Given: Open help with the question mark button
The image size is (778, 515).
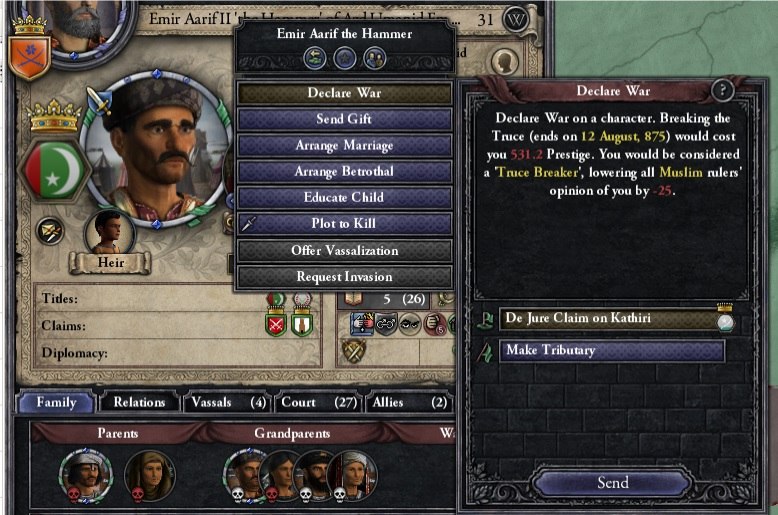Looking at the screenshot, I should pyautogui.click(x=723, y=90).
